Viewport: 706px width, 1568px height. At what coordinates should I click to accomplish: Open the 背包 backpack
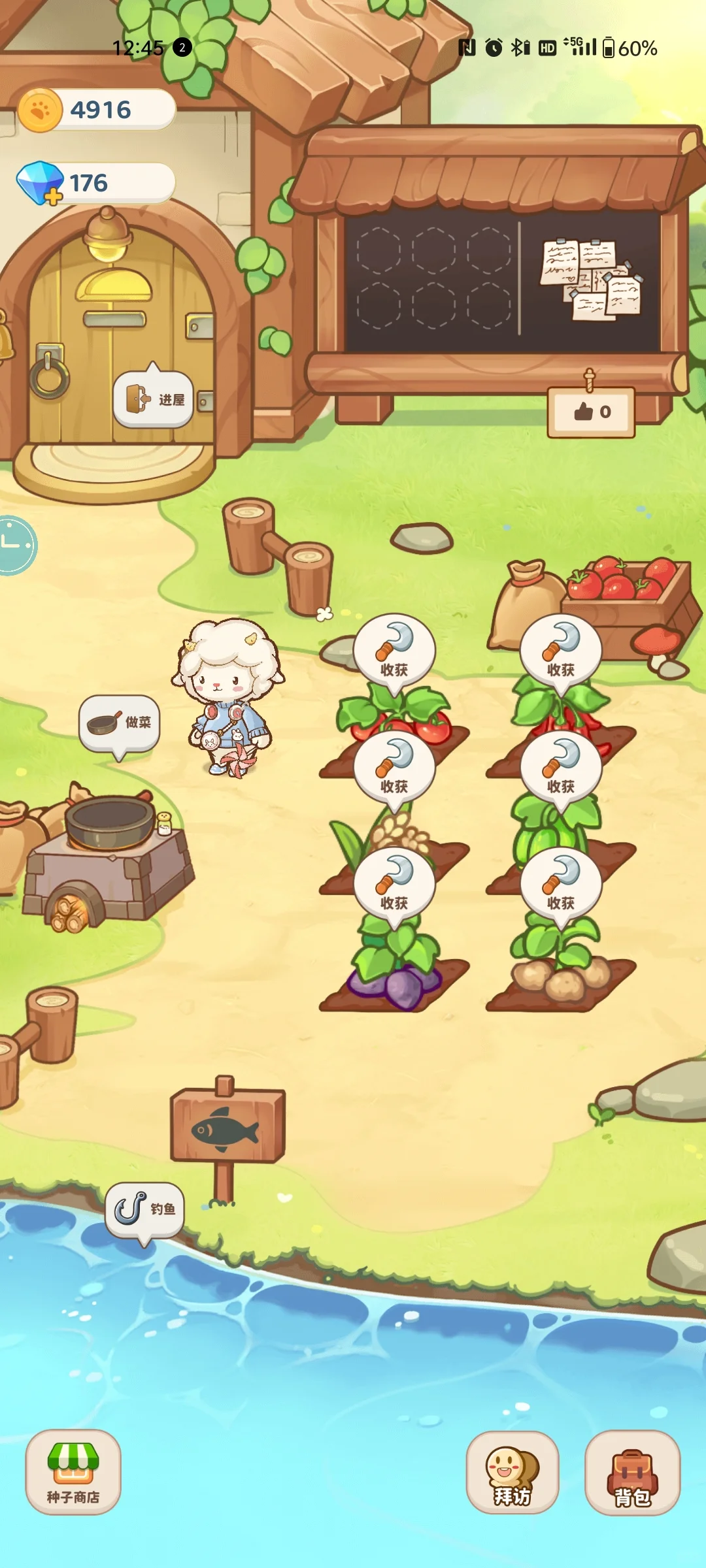point(632,1473)
